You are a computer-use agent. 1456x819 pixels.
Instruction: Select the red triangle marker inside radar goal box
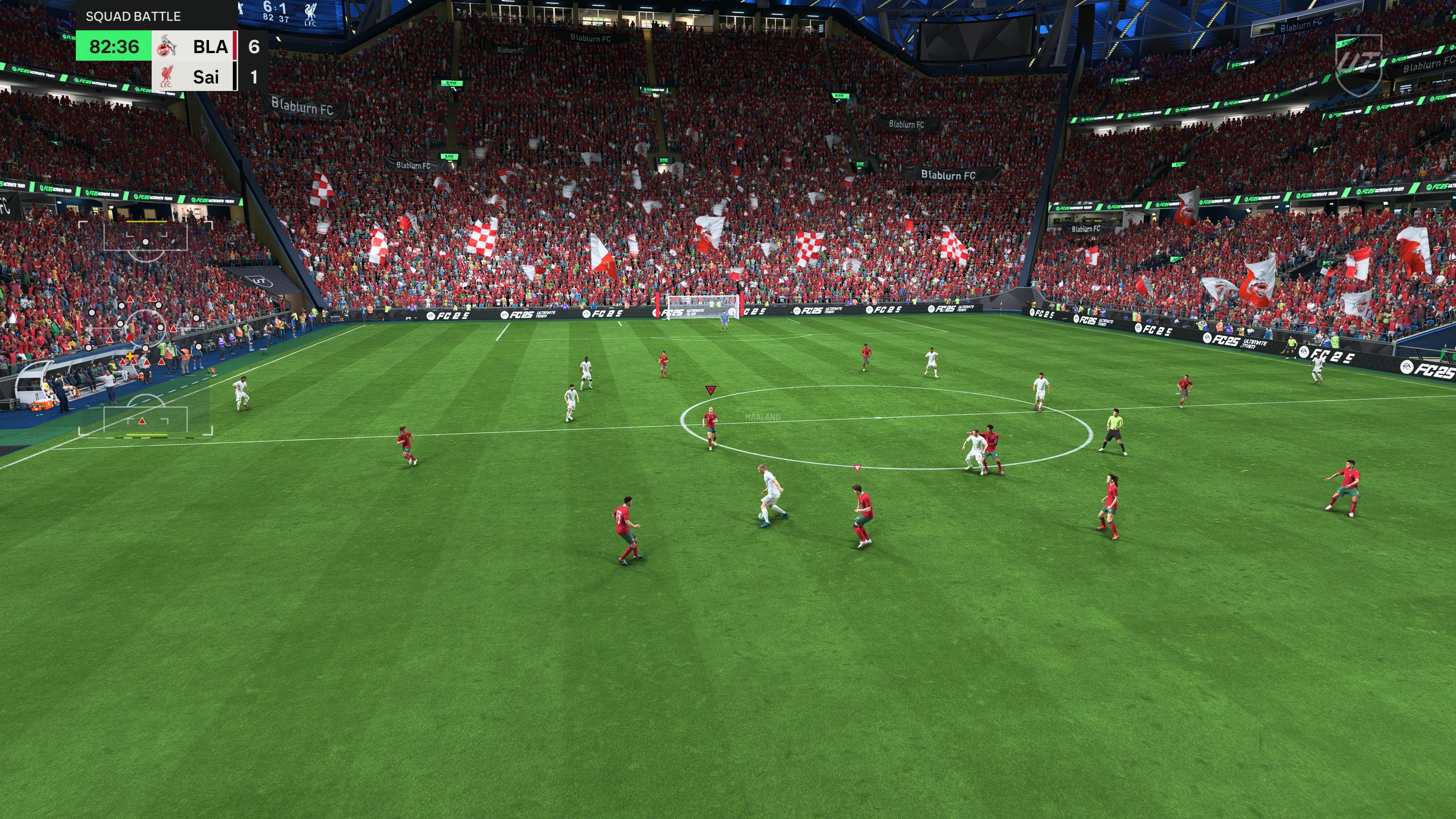142,421
